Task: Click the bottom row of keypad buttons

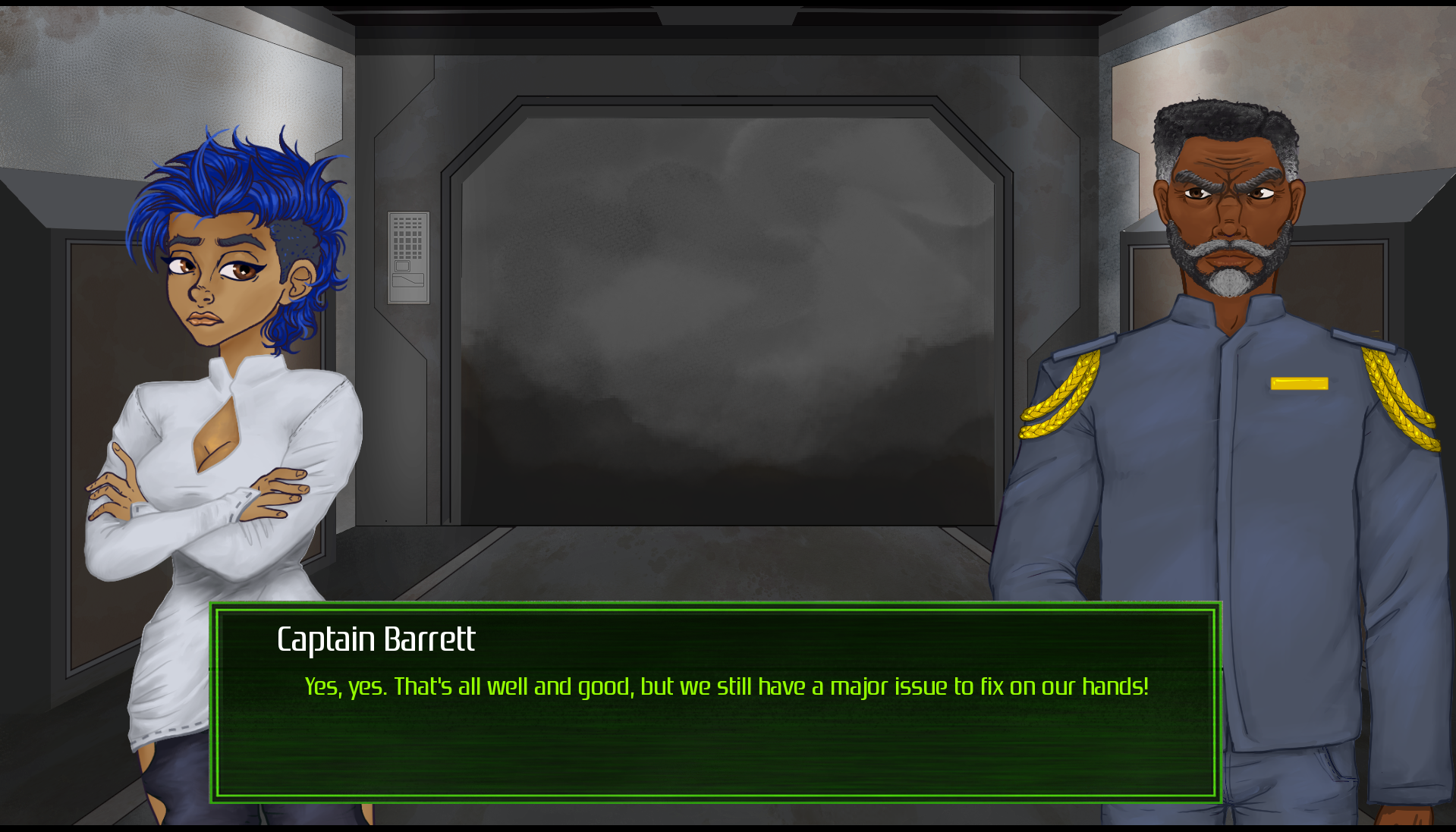Action: [x=406, y=258]
